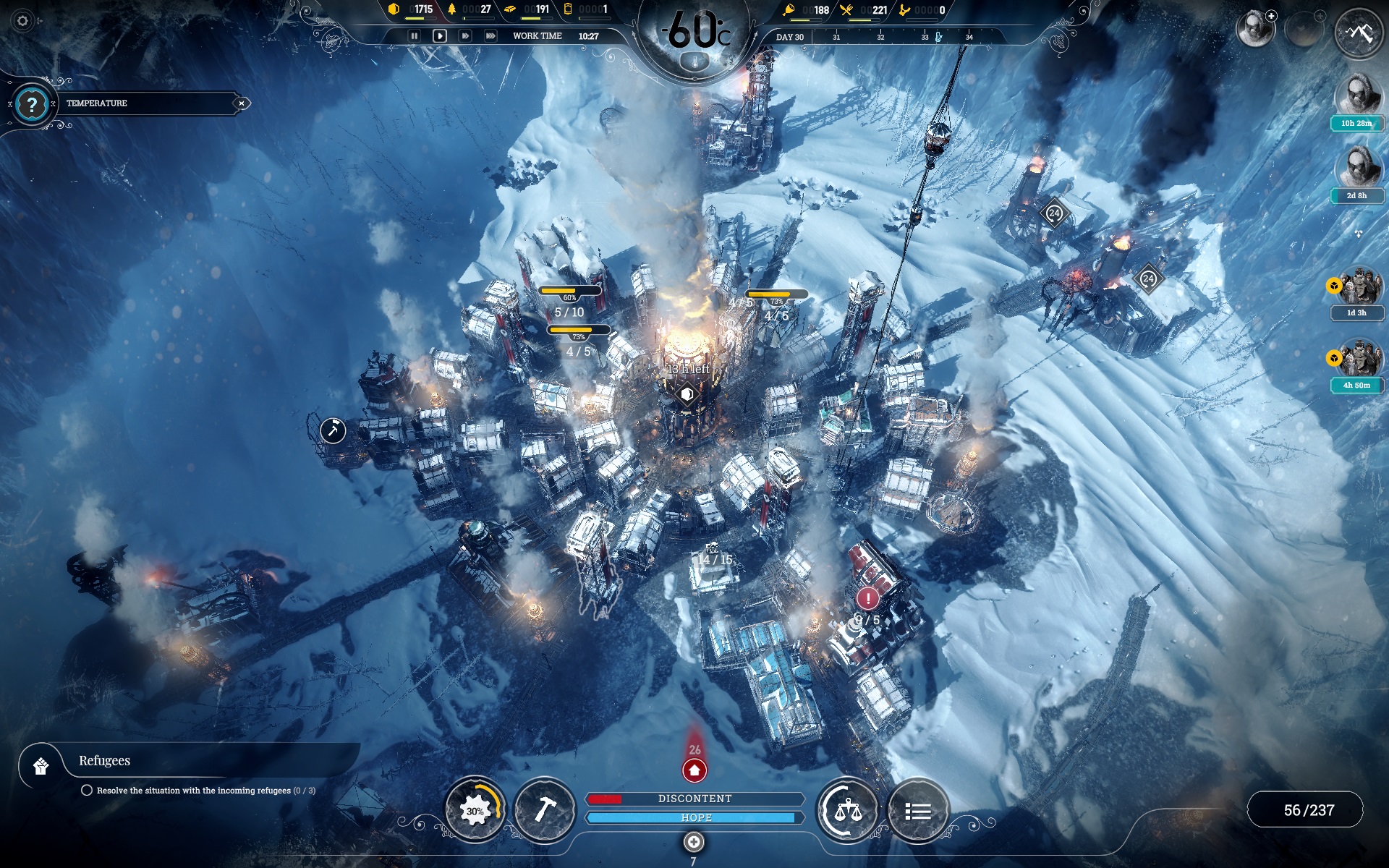The height and width of the screenshot is (868, 1389).
Task: Tick the refugees objective checkbox
Action: click(88, 791)
